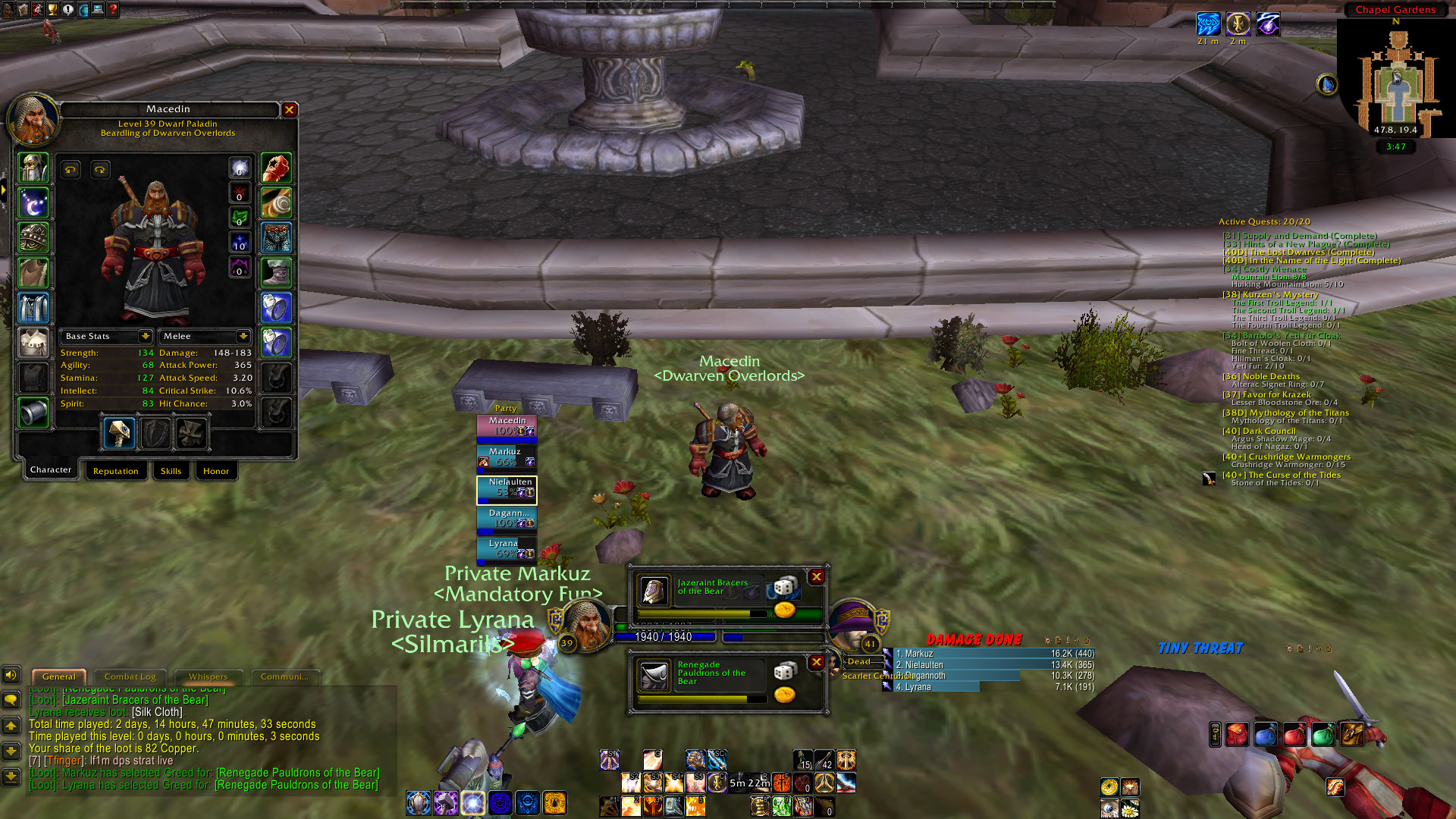
Task: Open the Melee stats dropdown
Action: pos(243,336)
